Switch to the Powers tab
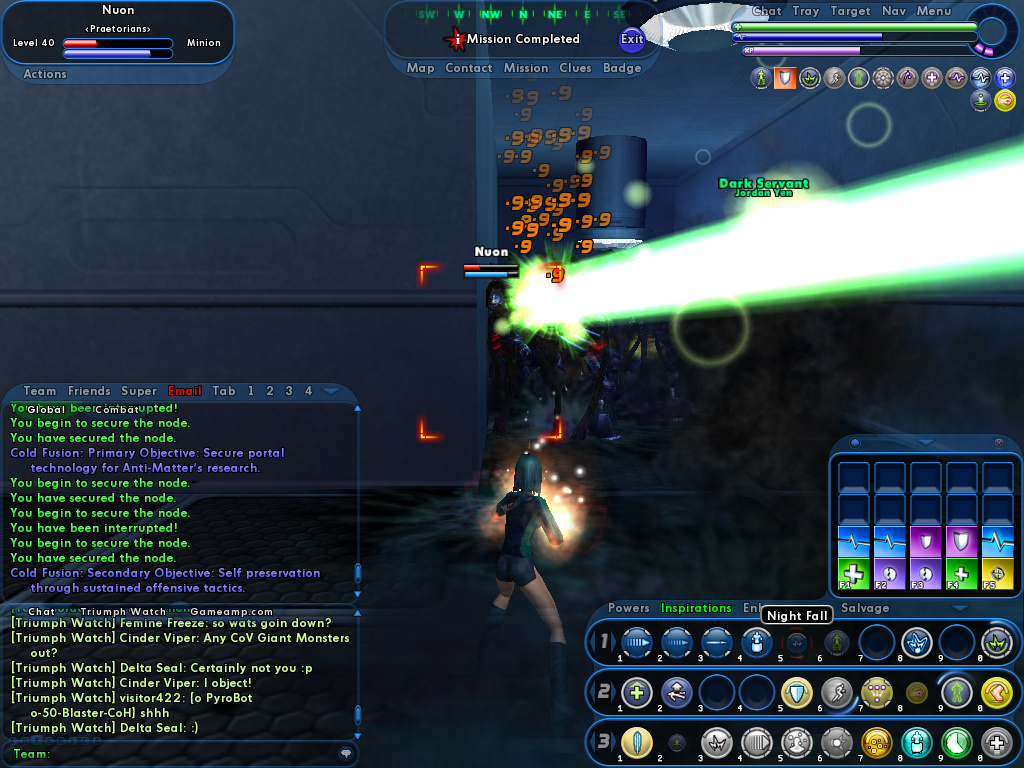The width and height of the screenshot is (1024, 768). (x=629, y=608)
